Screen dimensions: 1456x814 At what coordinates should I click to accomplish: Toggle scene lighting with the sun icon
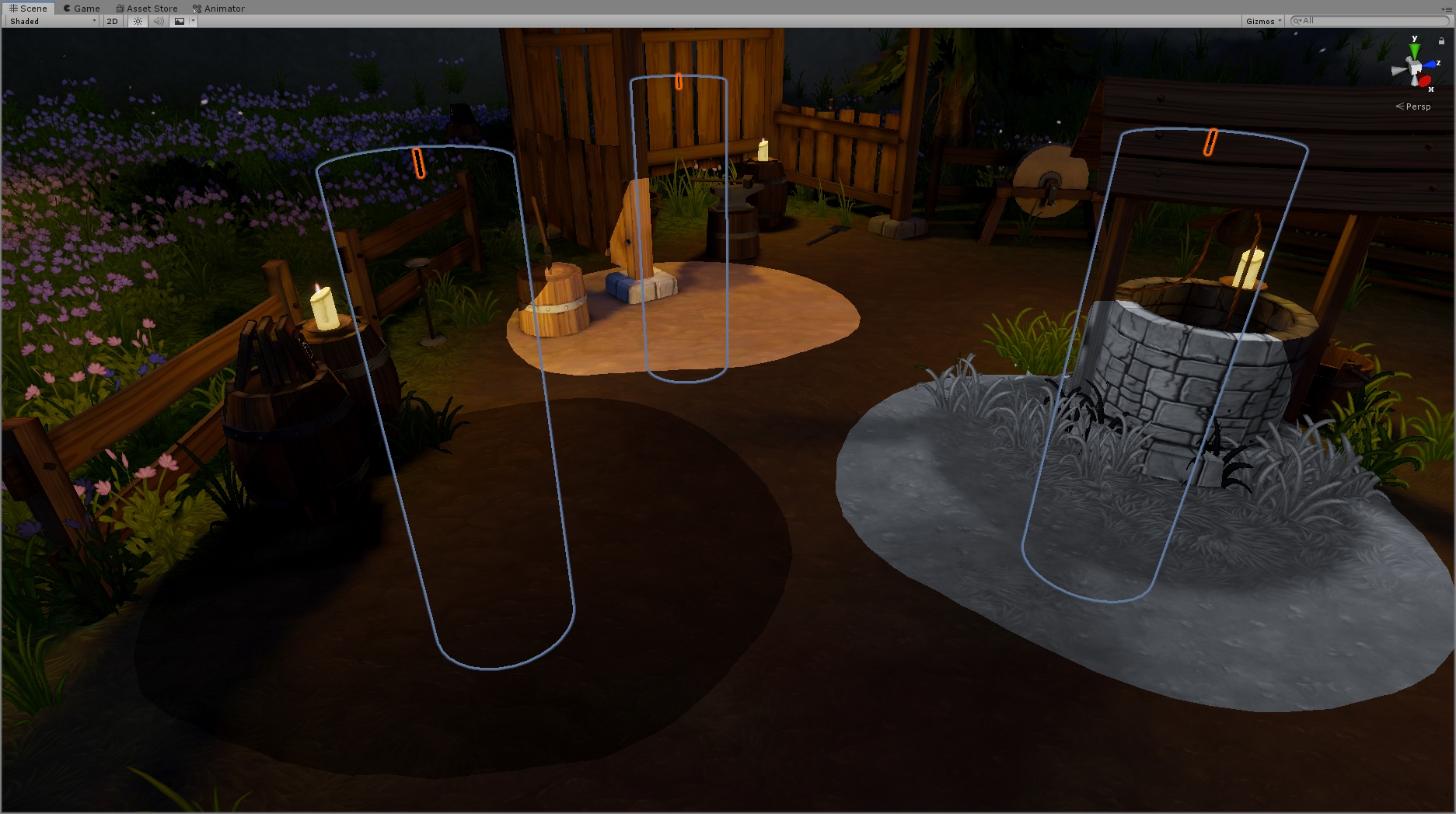pos(137,21)
